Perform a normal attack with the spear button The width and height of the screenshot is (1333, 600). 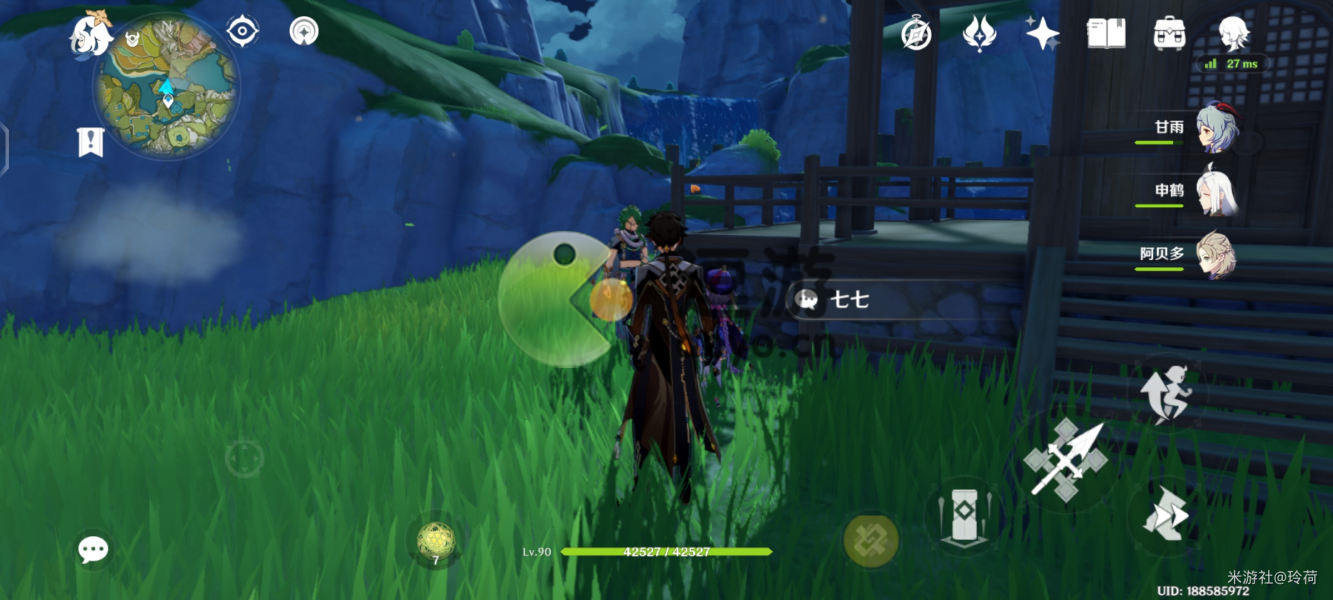[x=1066, y=459]
